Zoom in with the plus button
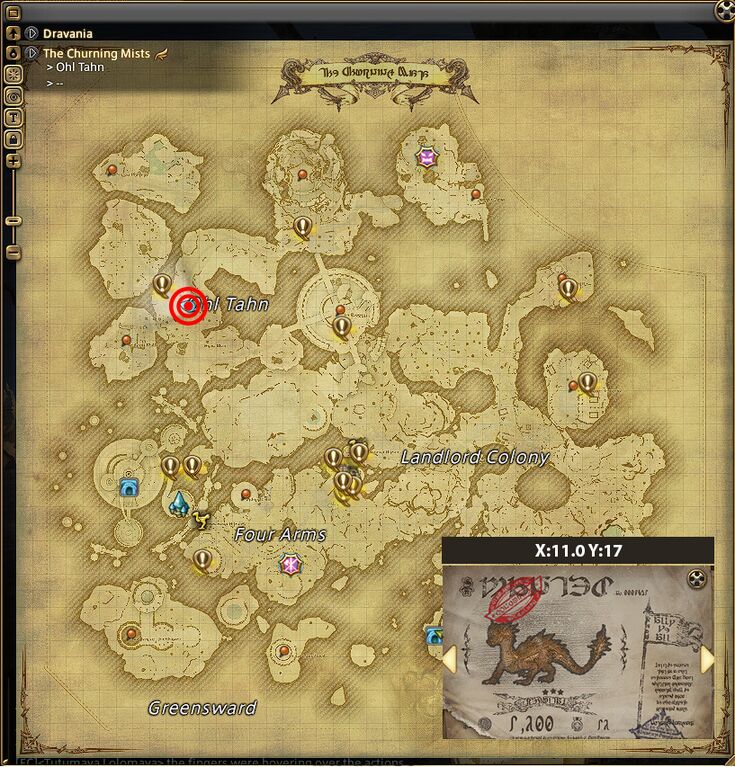735x767 pixels. [14, 161]
